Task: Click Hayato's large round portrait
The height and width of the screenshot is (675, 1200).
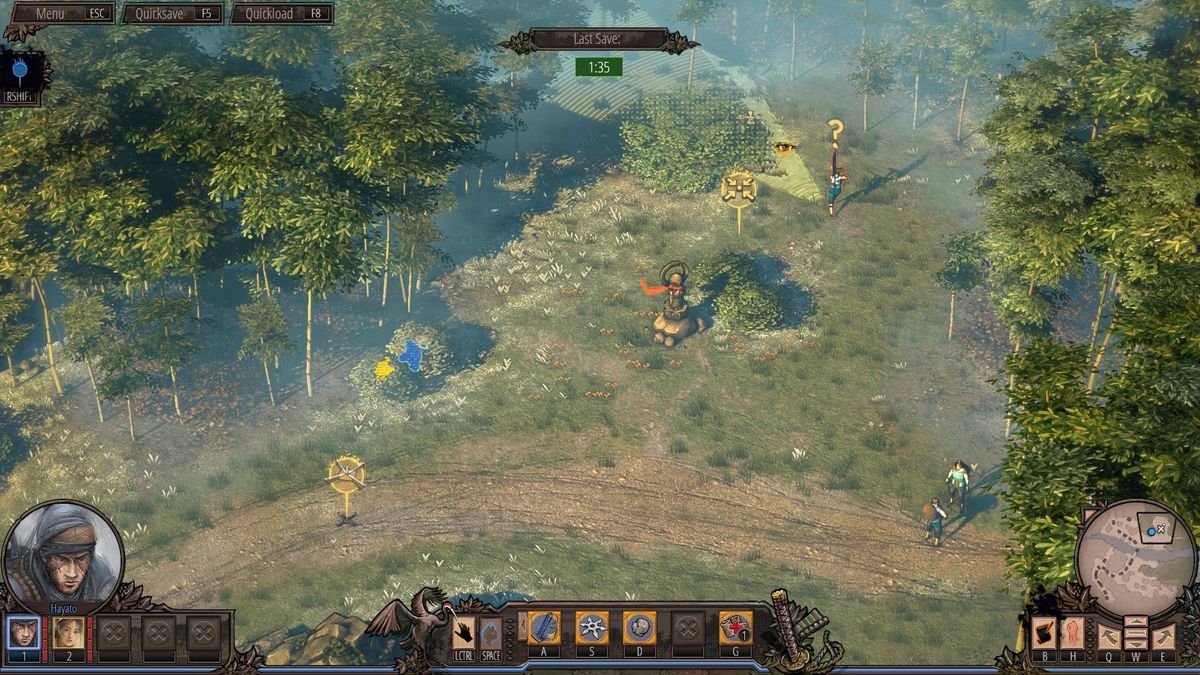Action: pyautogui.click(x=63, y=555)
